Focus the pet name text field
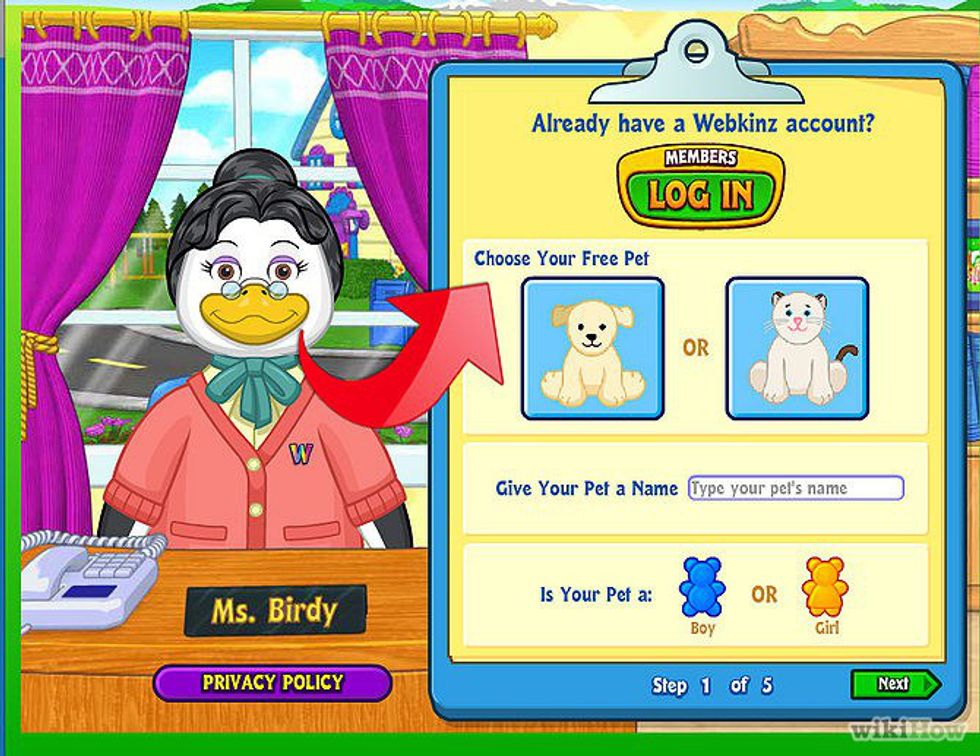Image resolution: width=980 pixels, height=756 pixels. pos(796,489)
